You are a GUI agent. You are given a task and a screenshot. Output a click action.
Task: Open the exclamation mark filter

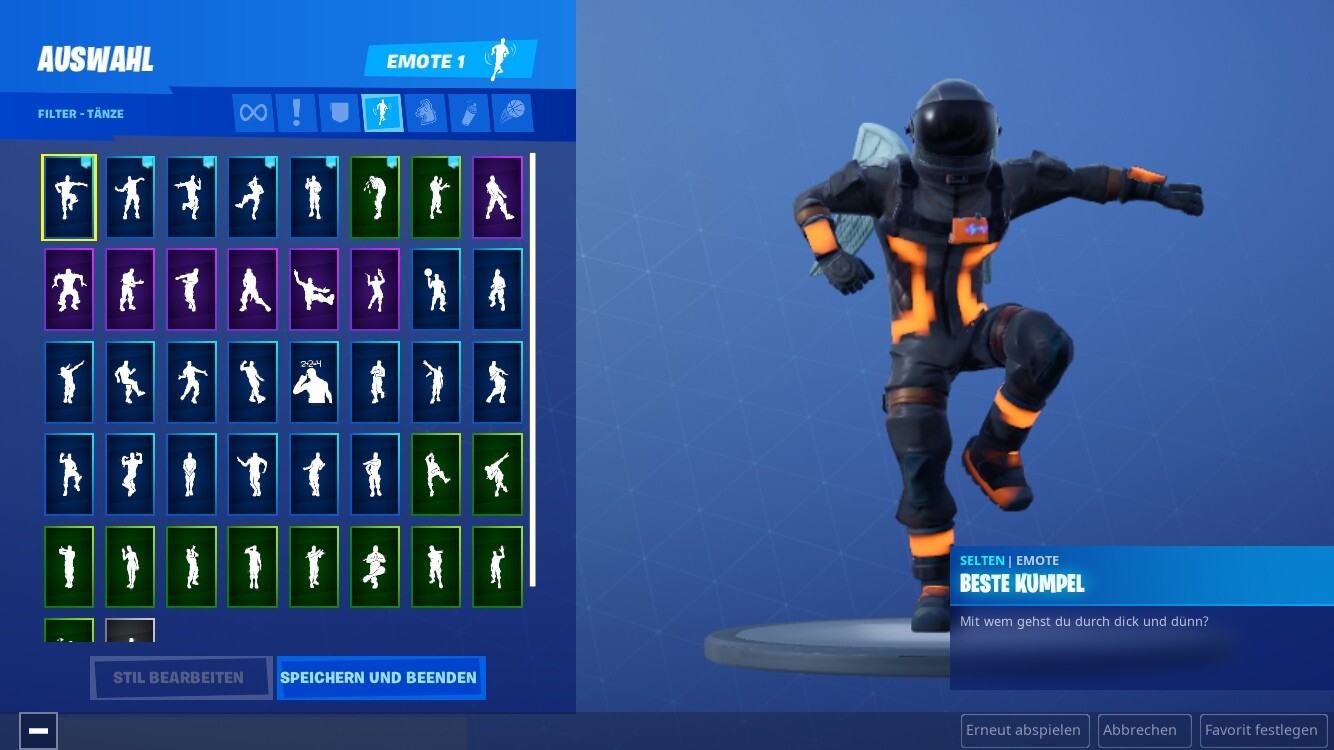coord(296,113)
